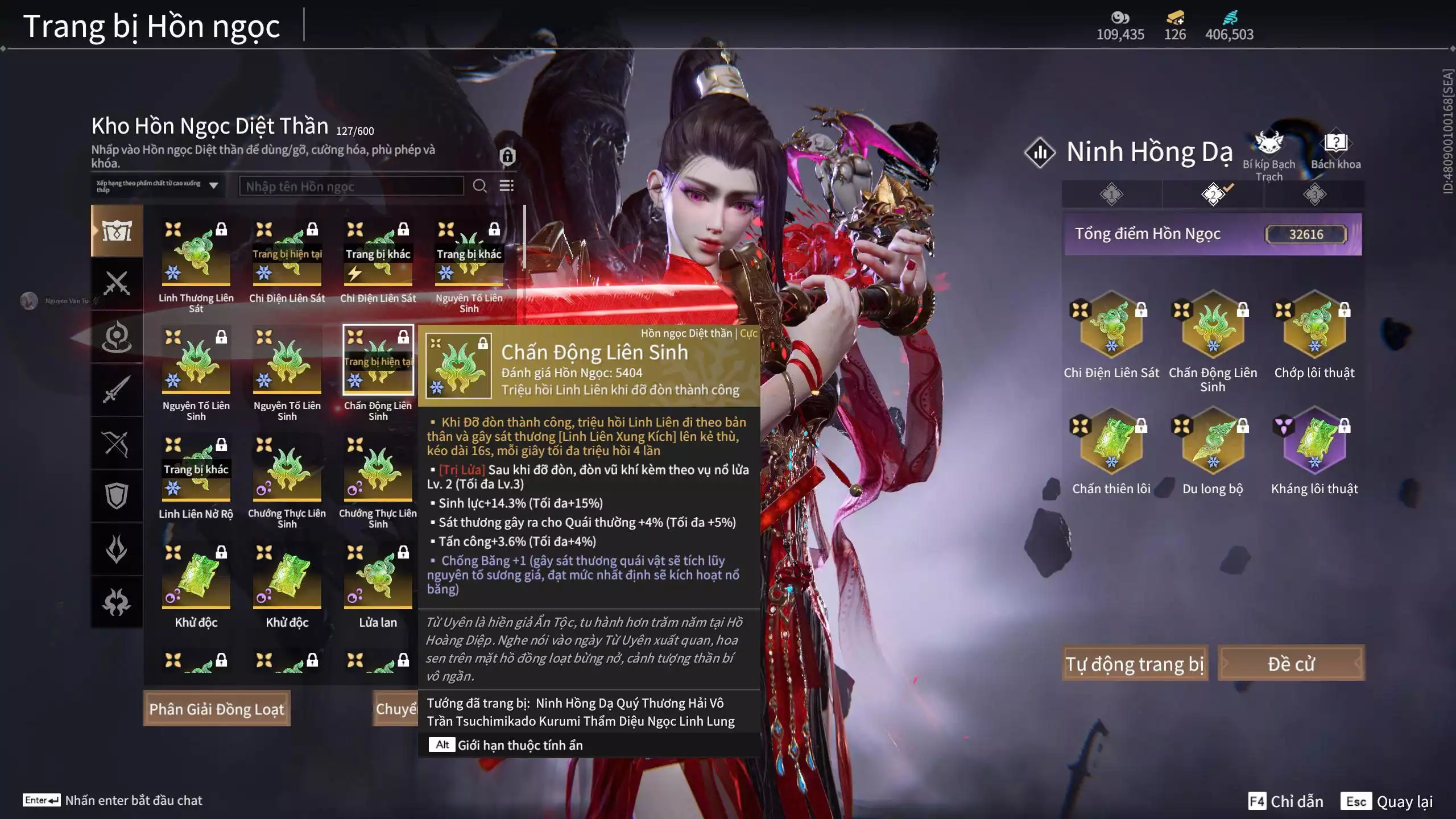
Task: Select the Linh Thương Liên Sát jade
Action: pyautogui.click(x=196, y=256)
